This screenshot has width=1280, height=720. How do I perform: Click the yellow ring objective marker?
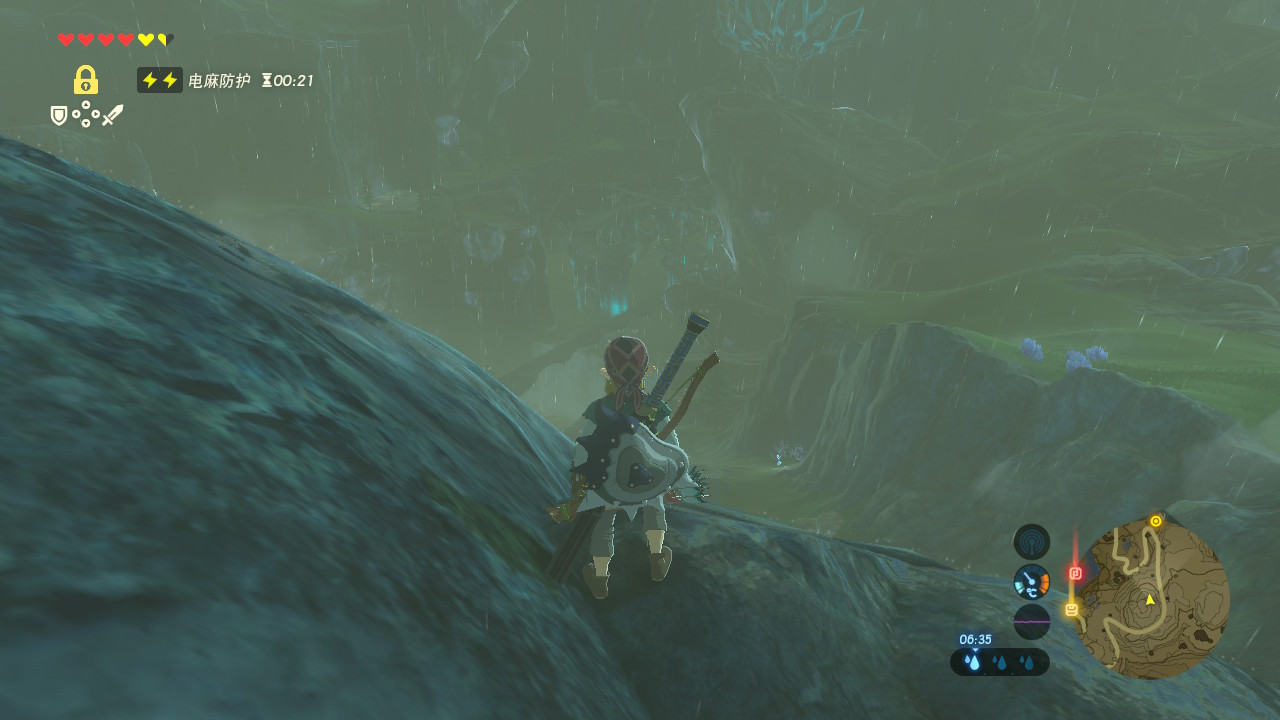pyautogui.click(x=1156, y=521)
